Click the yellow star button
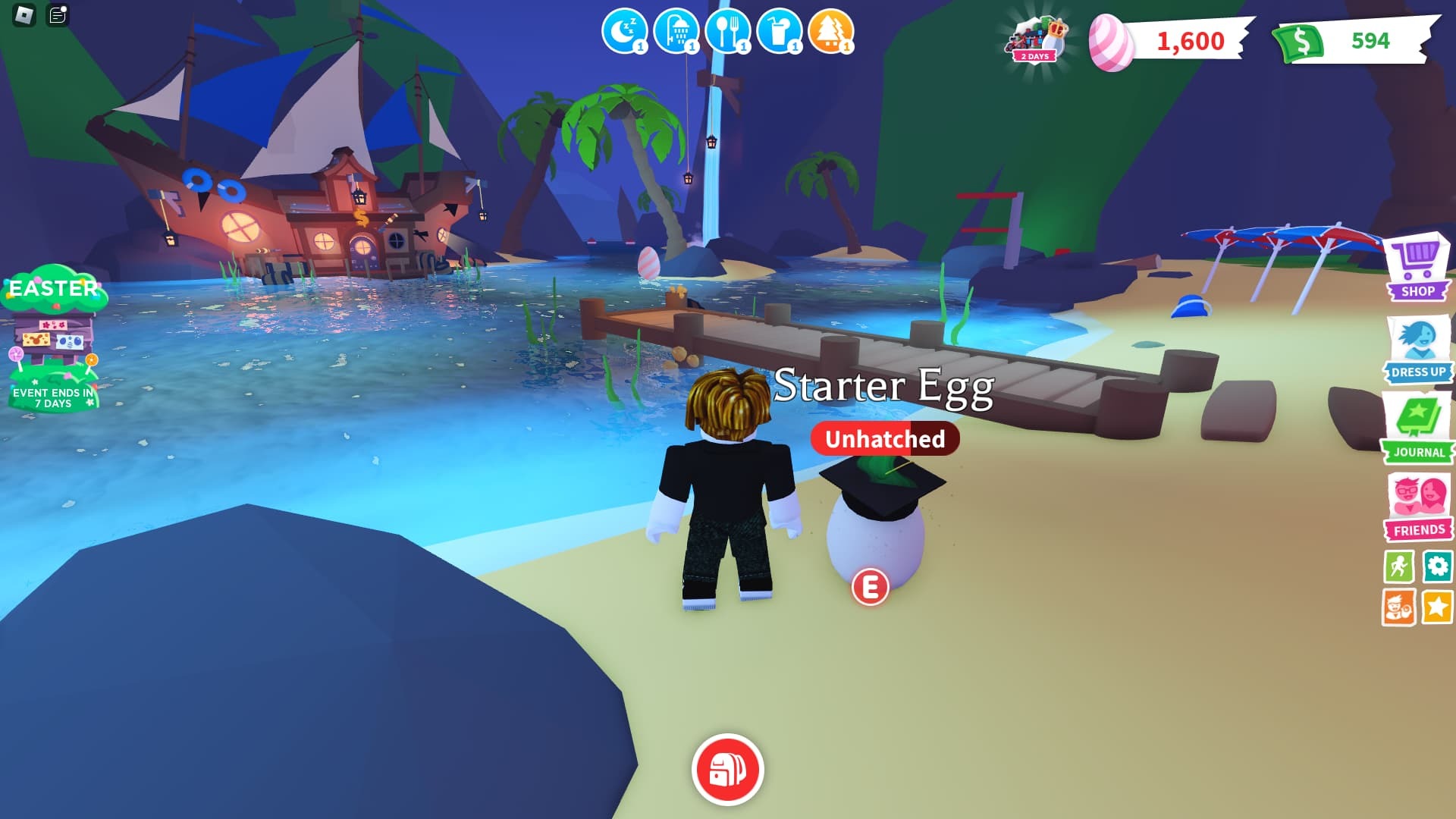The image size is (1456, 819). (1438, 607)
